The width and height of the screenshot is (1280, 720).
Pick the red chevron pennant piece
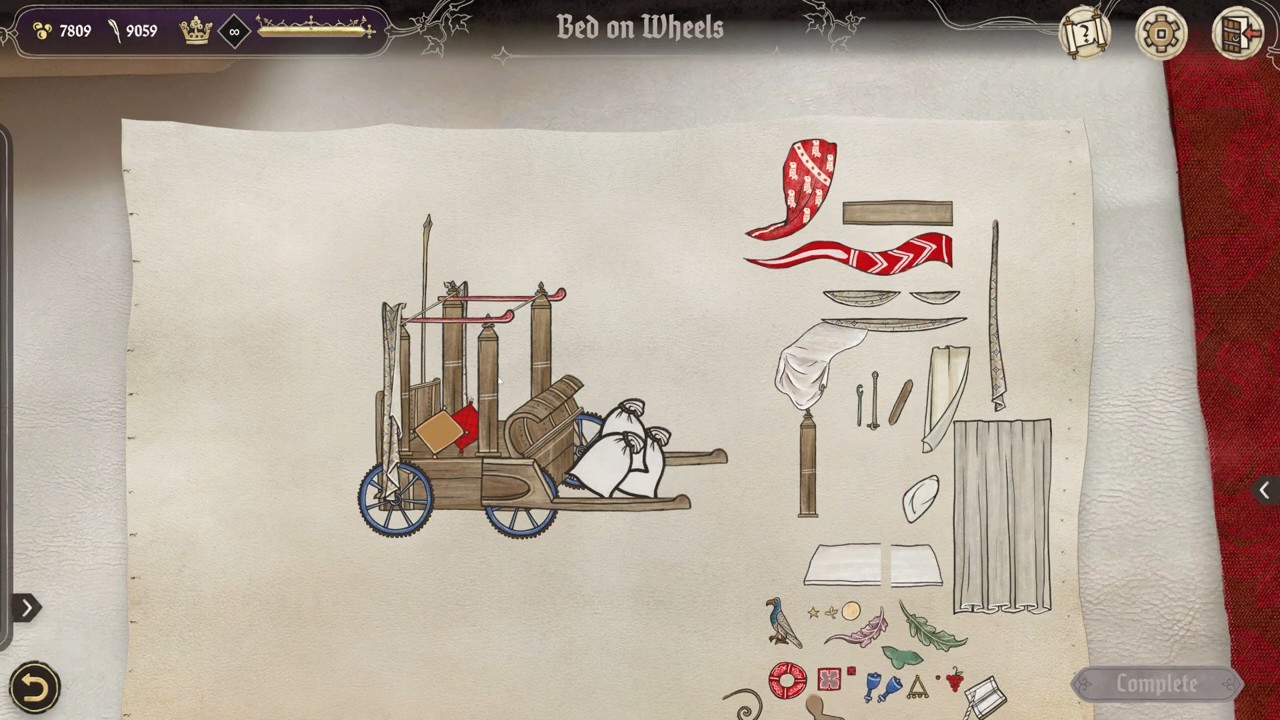click(x=860, y=254)
